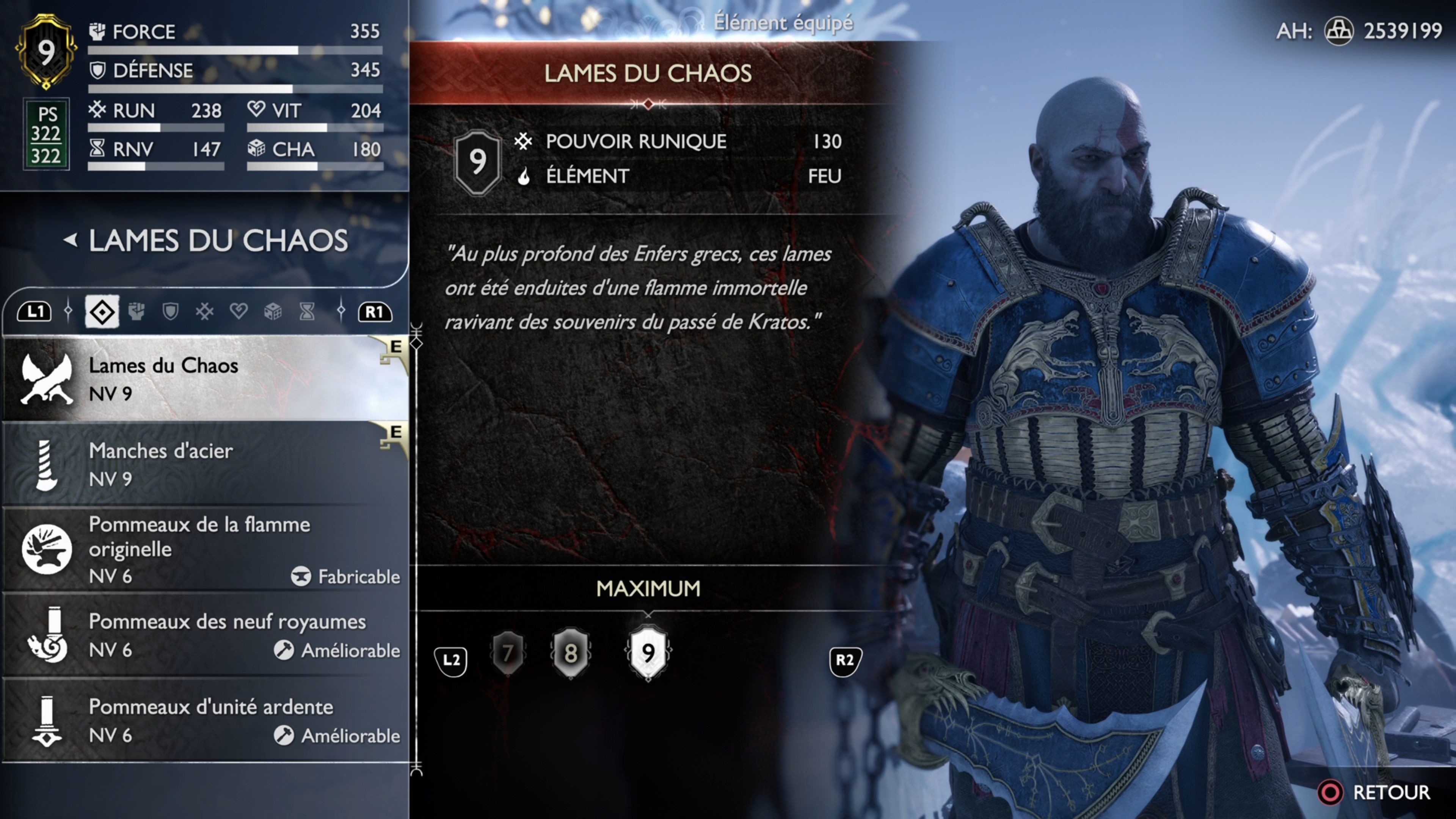Choose the Manches d'acier attachment

(x=204, y=464)
